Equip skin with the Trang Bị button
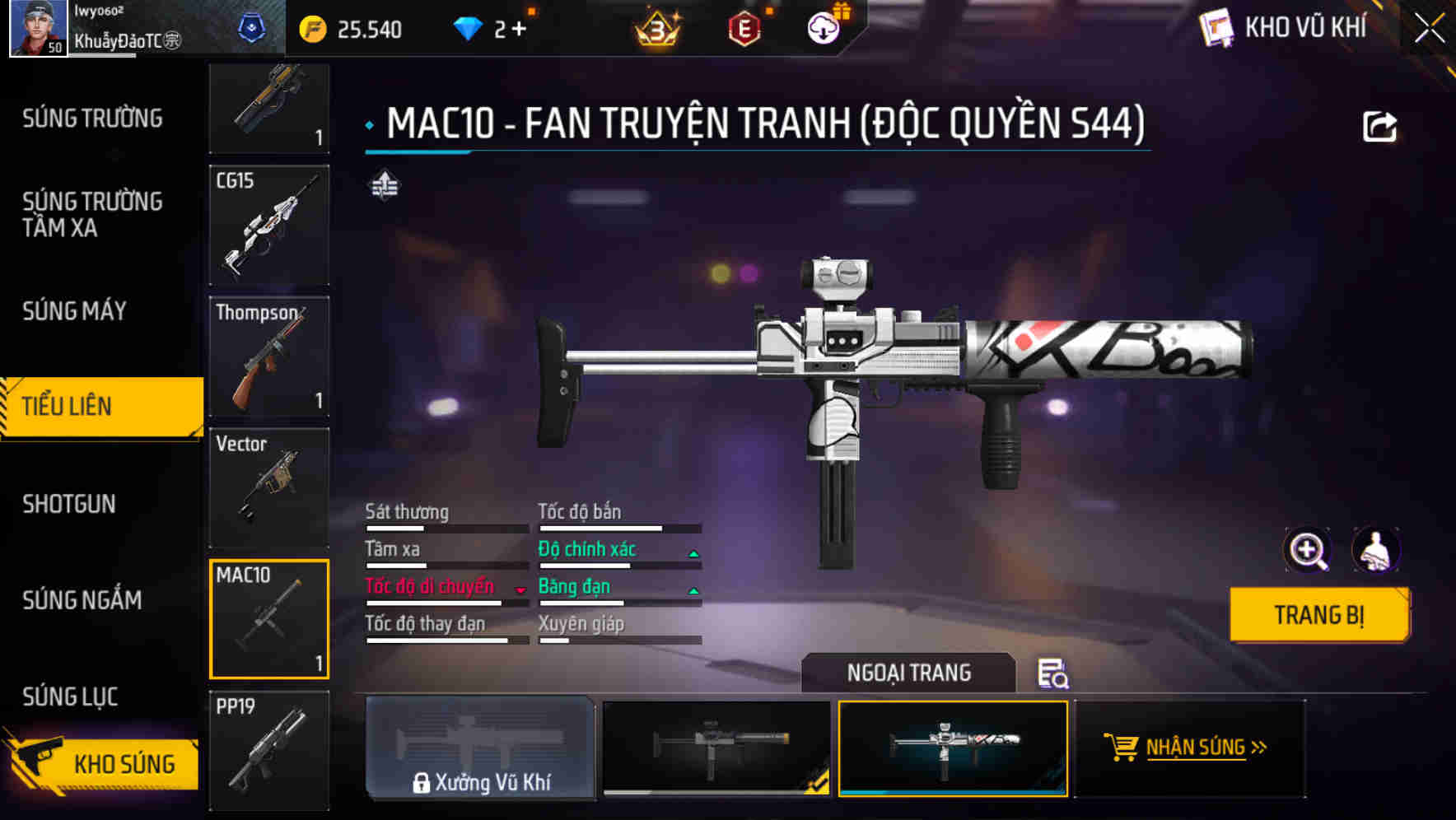1456x820 pixels. [1318, 615]
